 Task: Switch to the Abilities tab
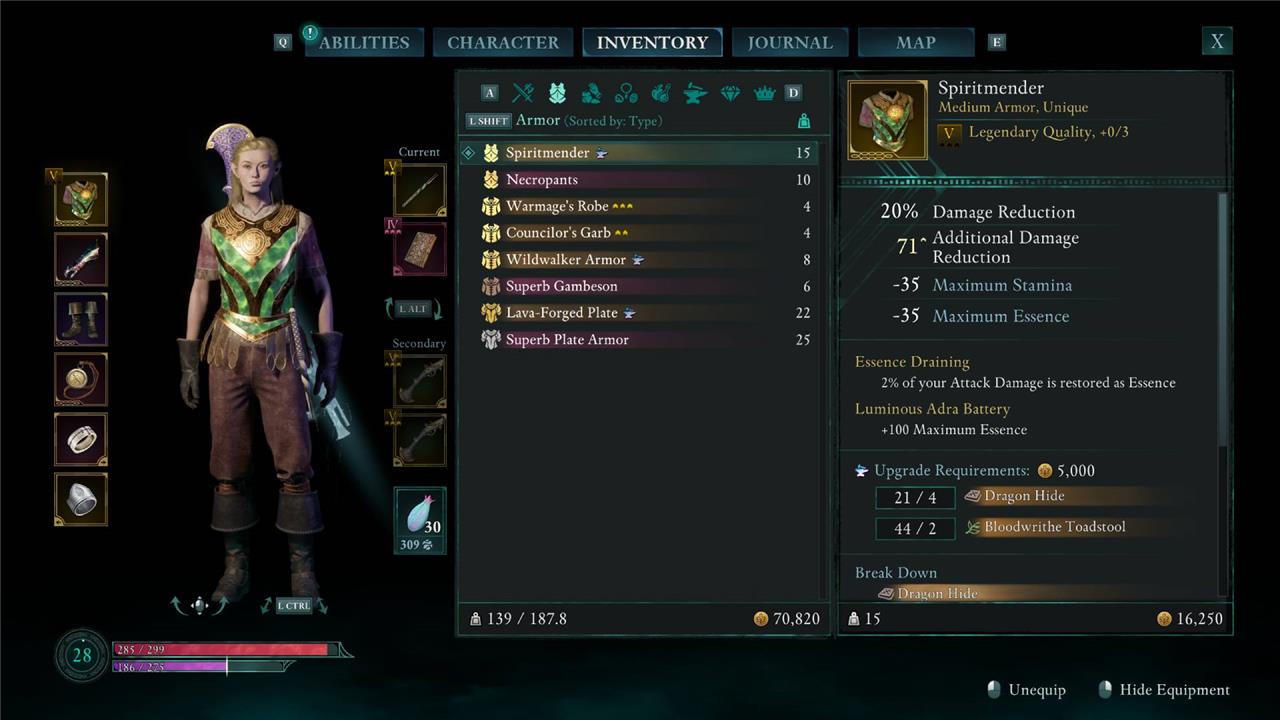(x=364, y=42)
